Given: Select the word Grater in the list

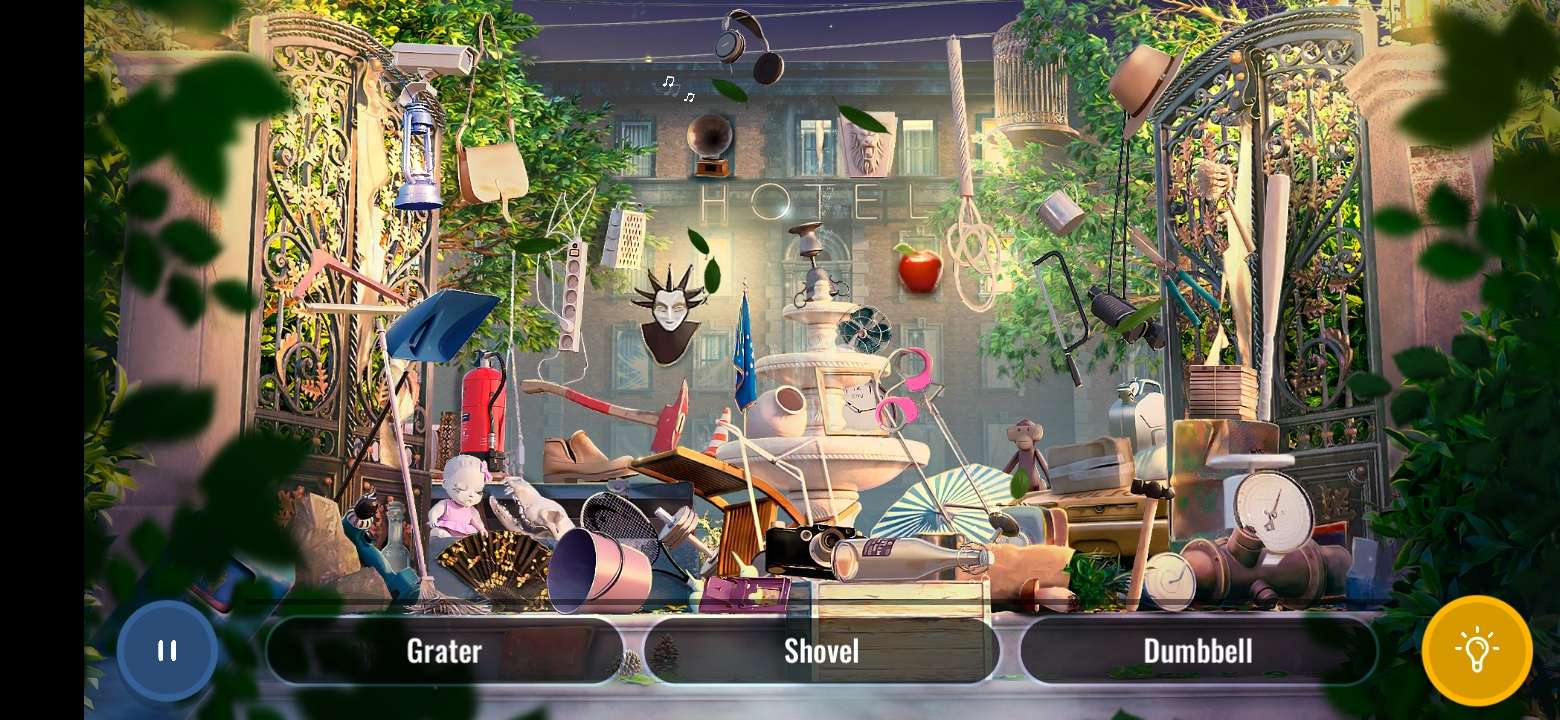Looking at the screenshot, I should click(443, 650).
